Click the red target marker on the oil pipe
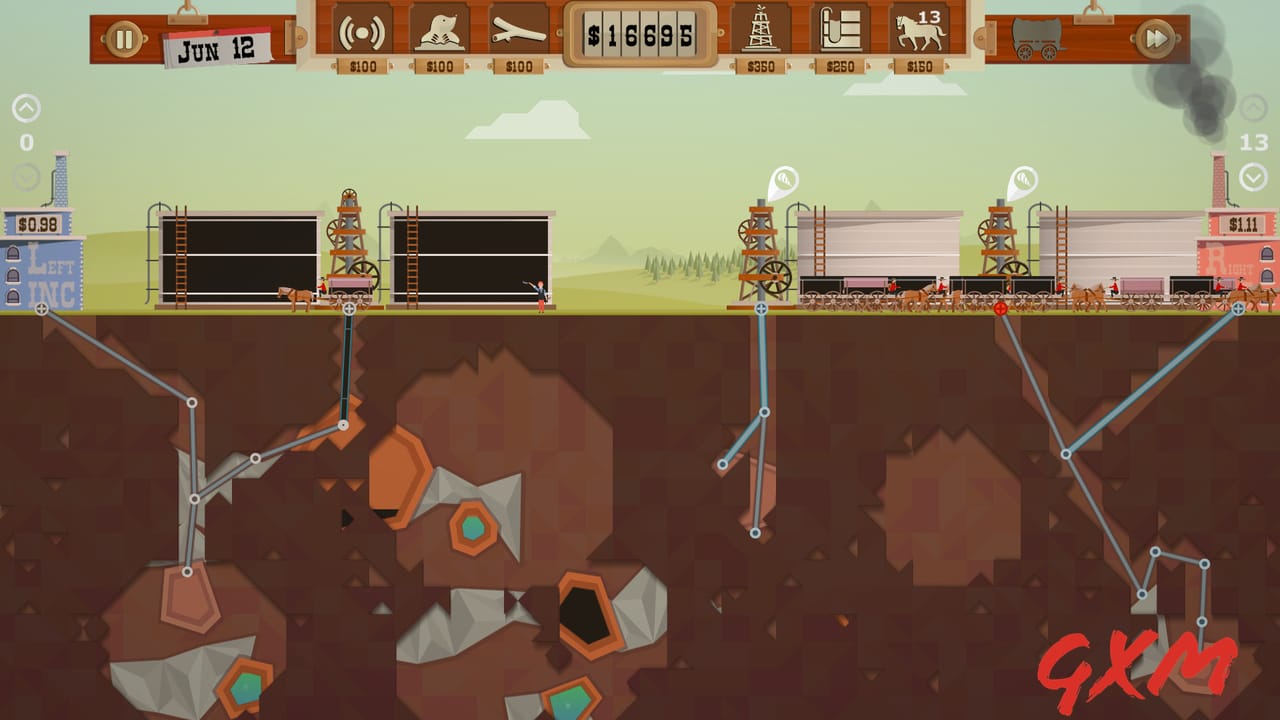Image resolution: width=1280 pixels, height=720 pixels. (x=999, y=310)
